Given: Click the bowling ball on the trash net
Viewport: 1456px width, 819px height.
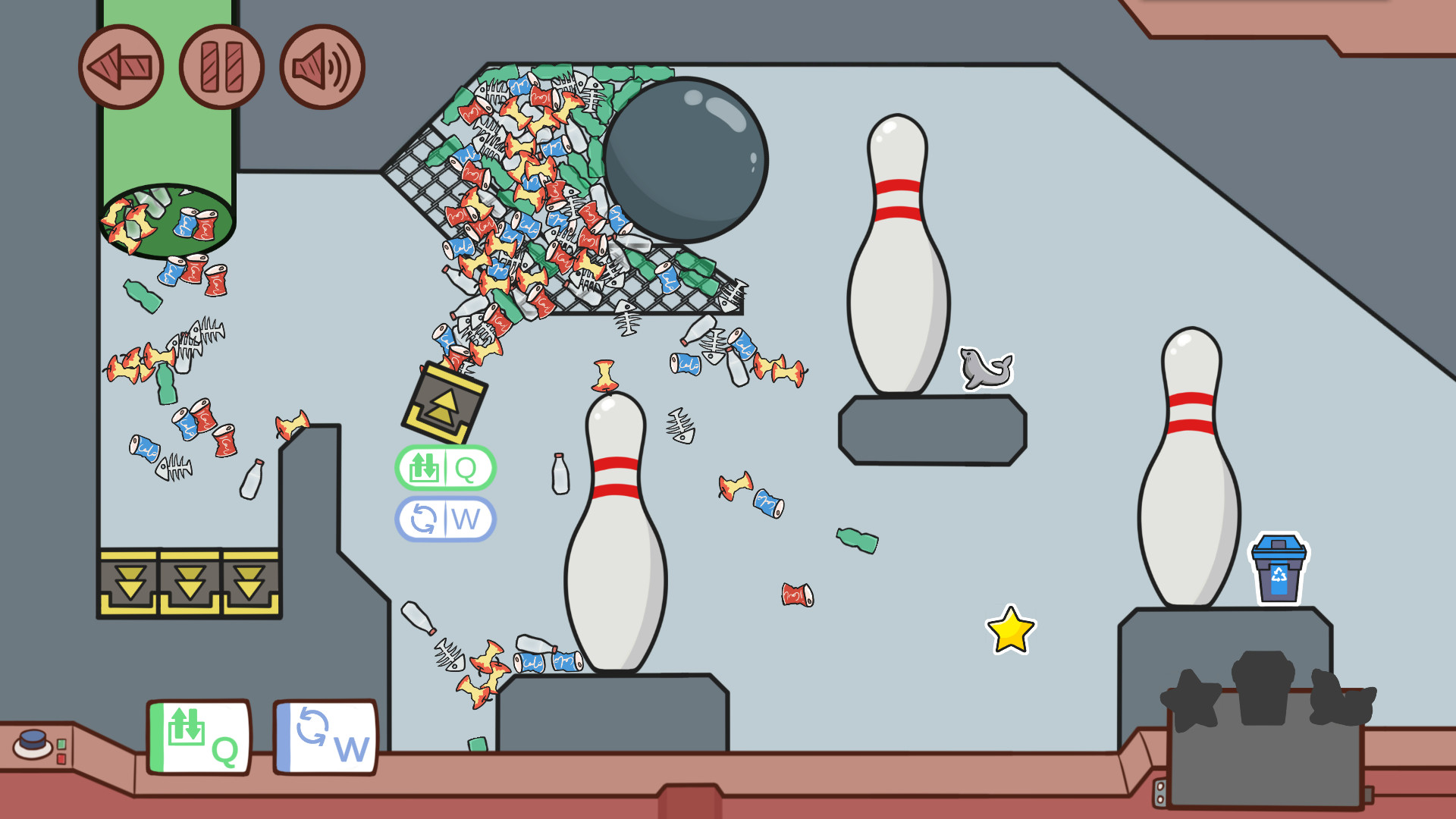Looking at the screenshot, I should click(x=685, y=162).
